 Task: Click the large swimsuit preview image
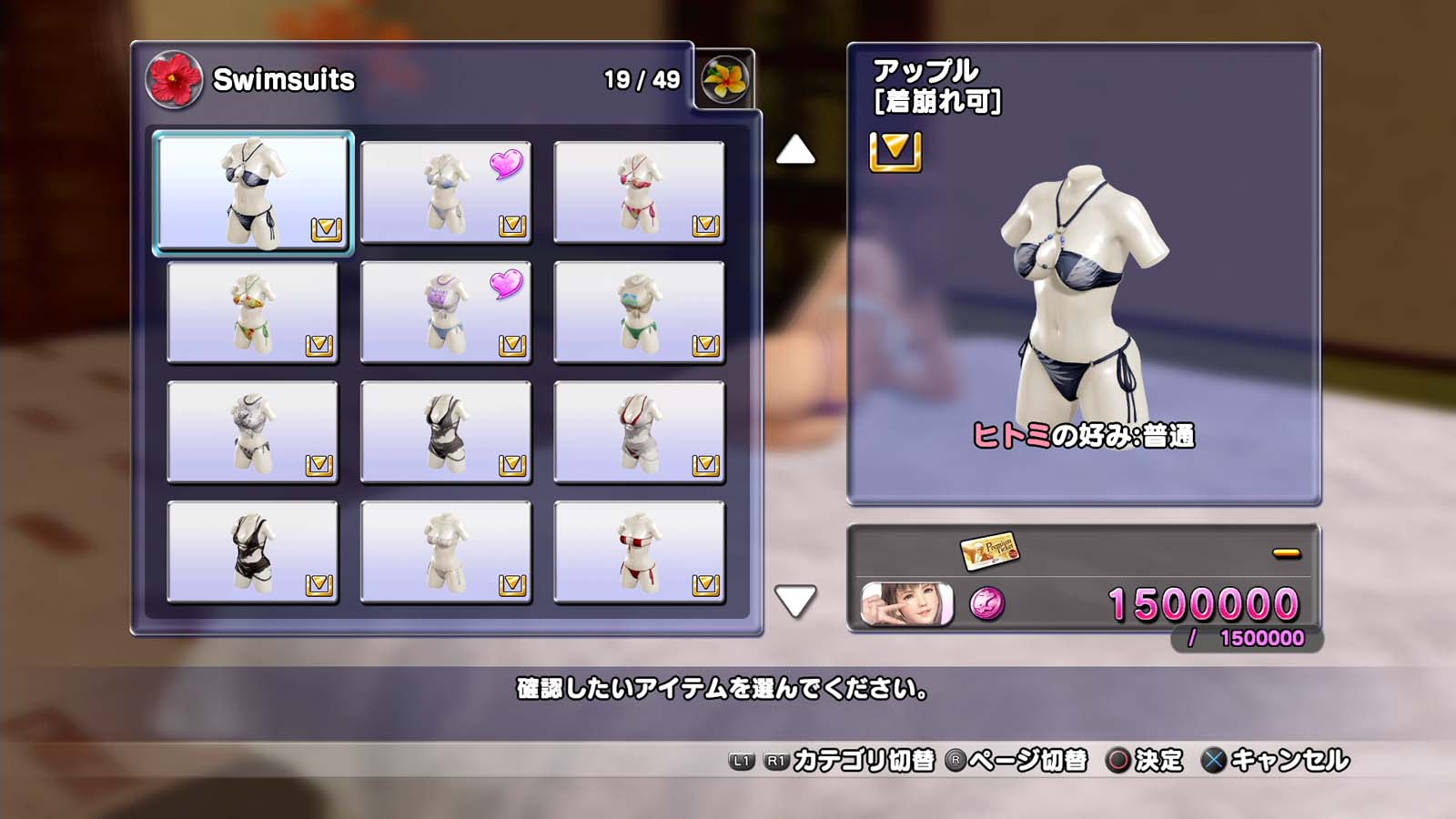coord(1083,291)
